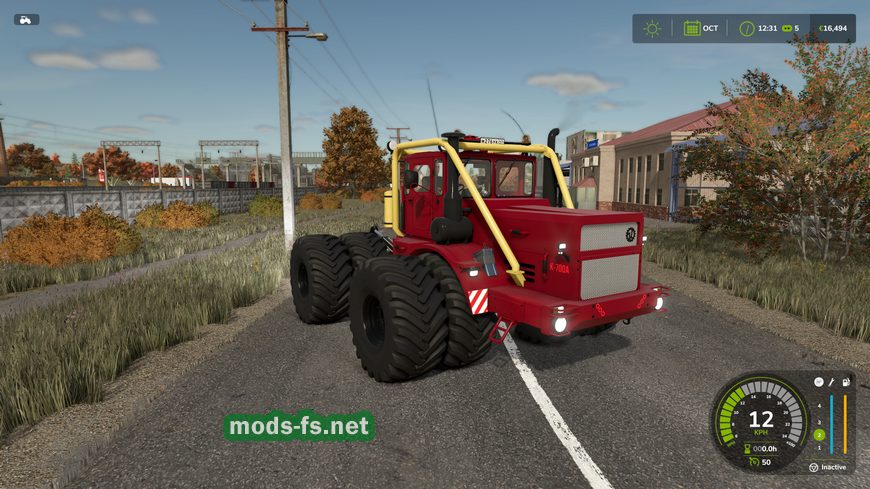
Task: Click the tractor vehicle icon badge
Action: 27,19
